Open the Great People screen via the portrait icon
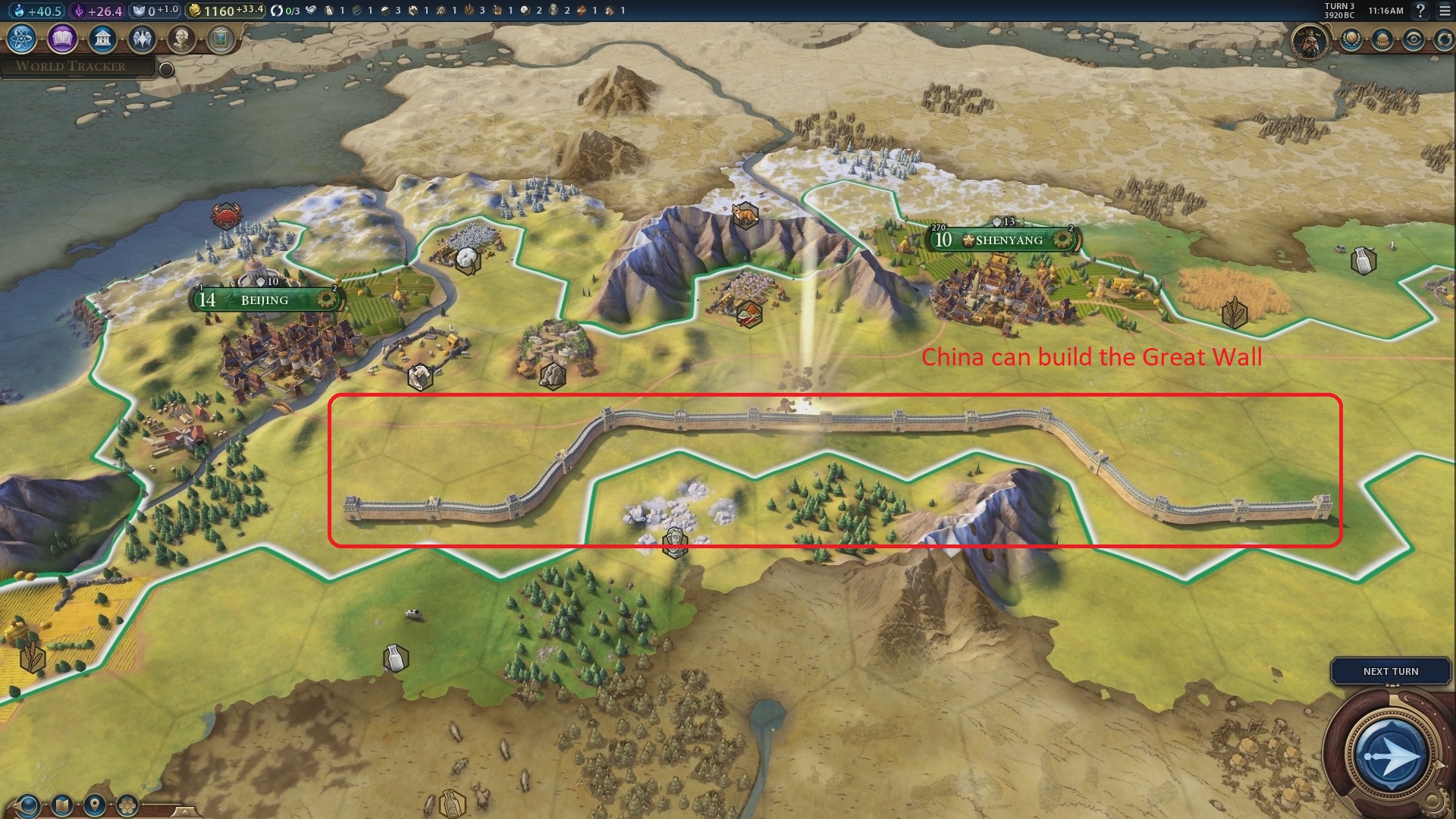This screenshot has width=1456, height=819. [180, 37]
